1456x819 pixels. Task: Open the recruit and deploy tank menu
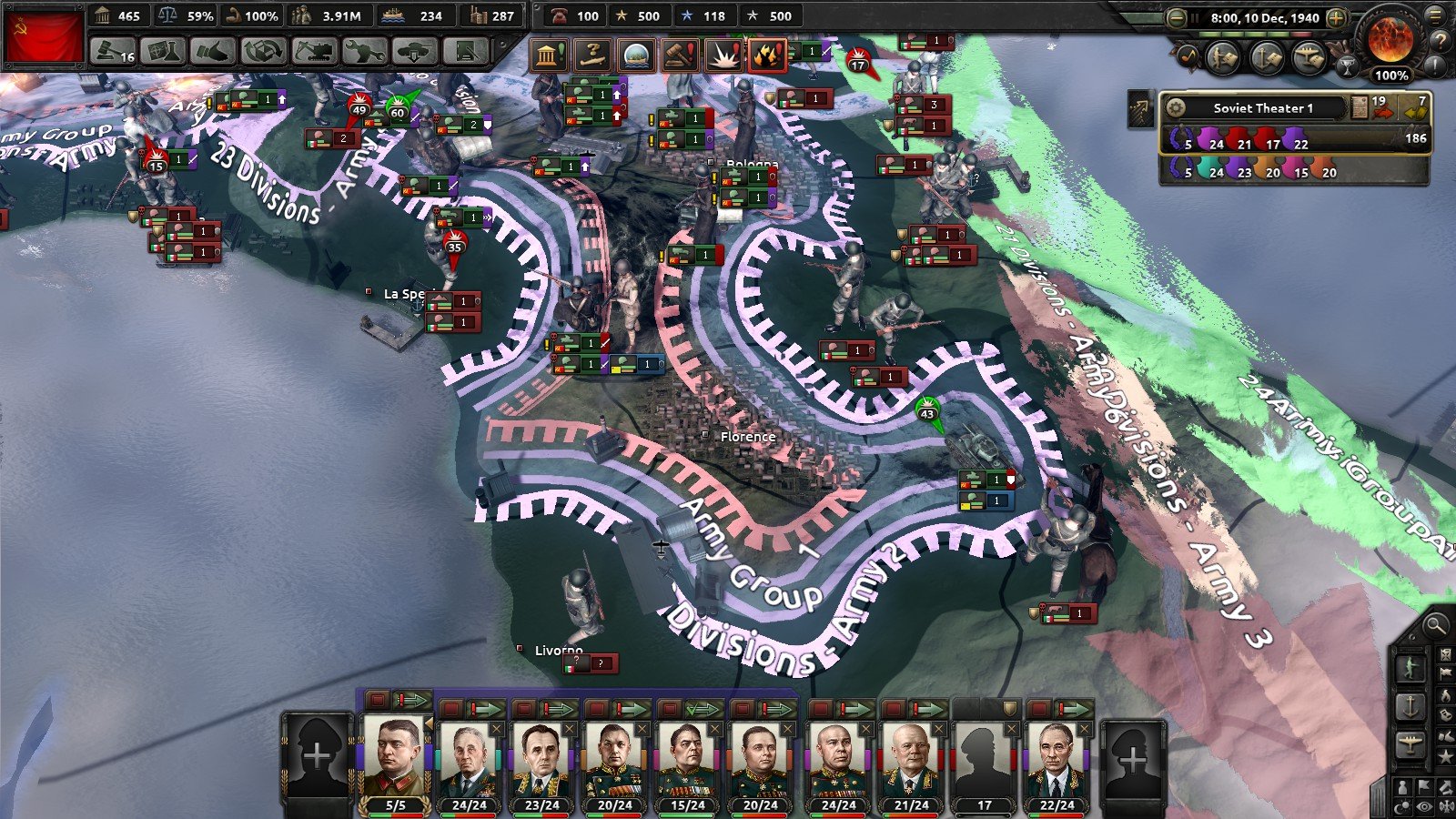(x=415, y=52)
